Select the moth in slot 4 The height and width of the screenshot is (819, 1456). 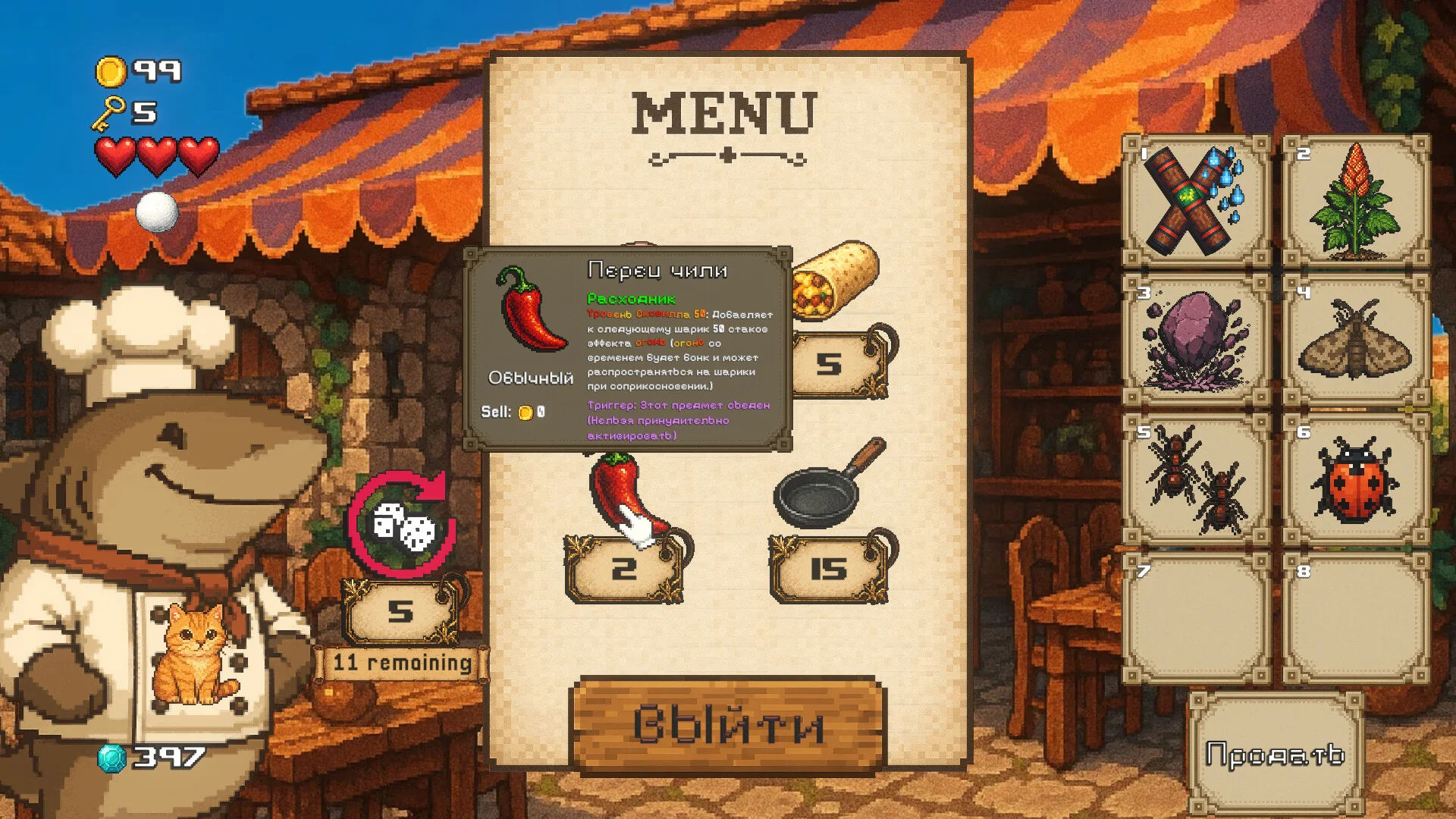1356,340
